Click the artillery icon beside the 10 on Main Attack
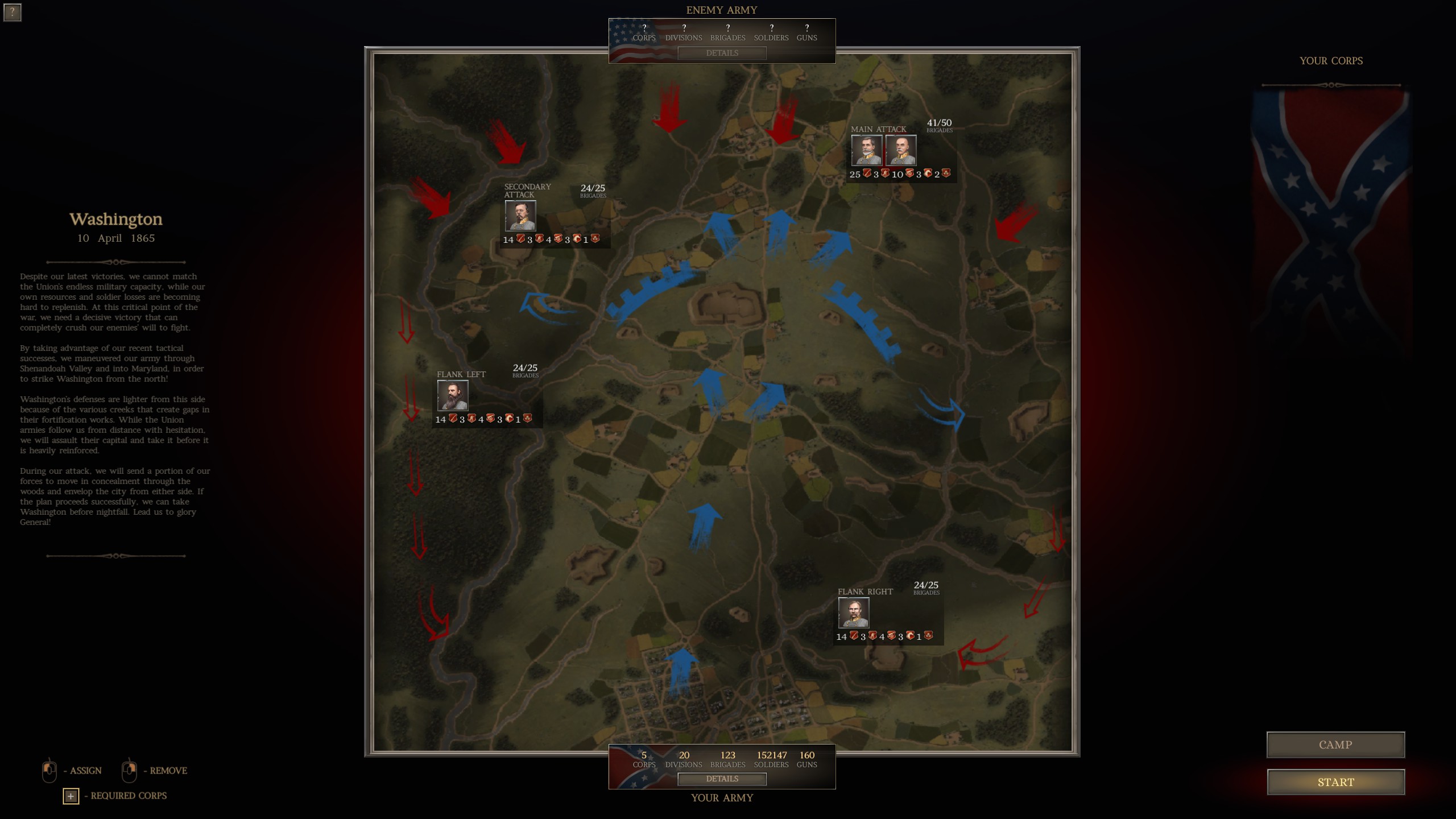The width and height of the screenshot is (1456, 819). pyautogui.click(x=909, y=174)
